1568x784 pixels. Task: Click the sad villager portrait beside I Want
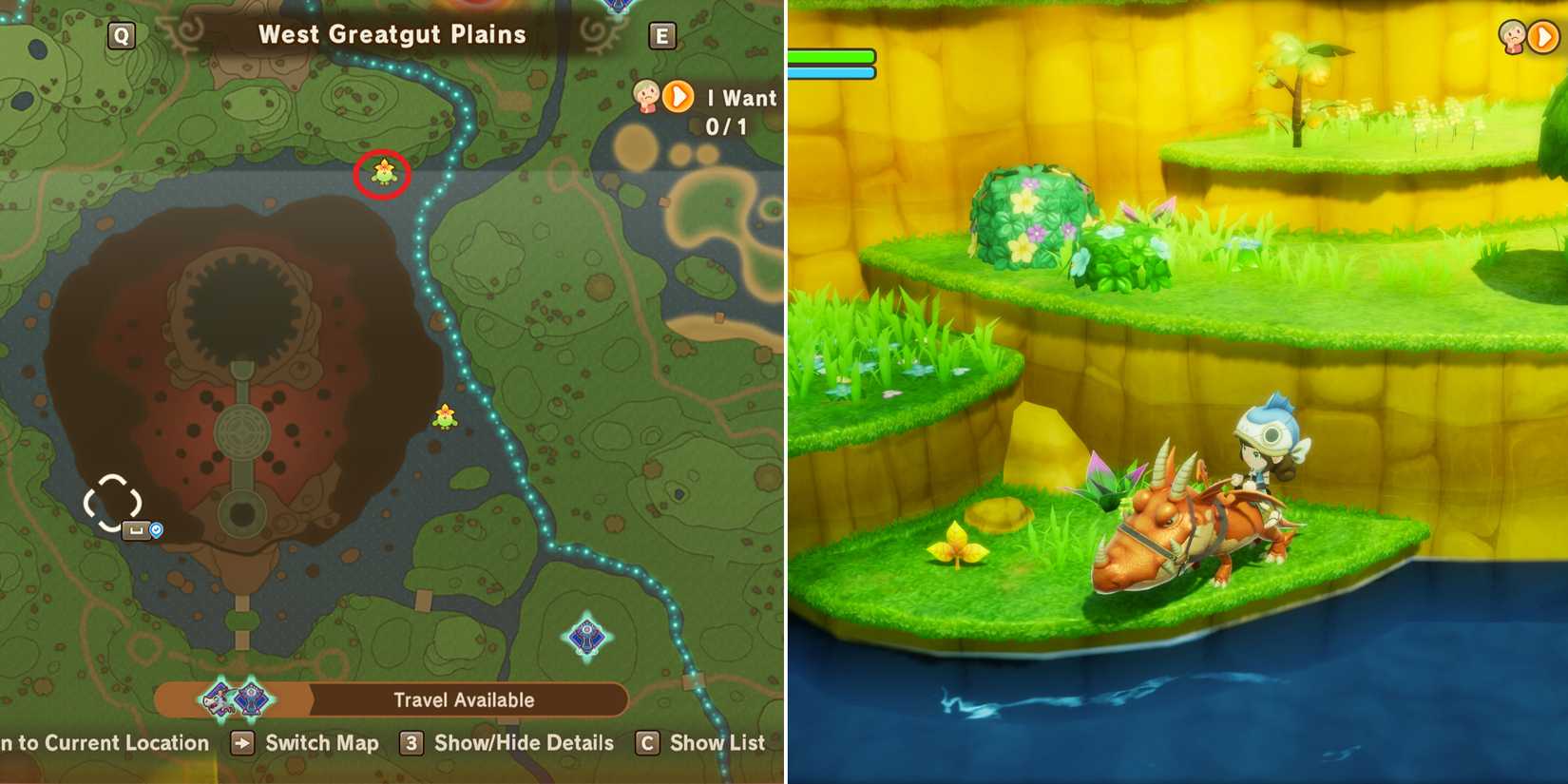[646, 98]
